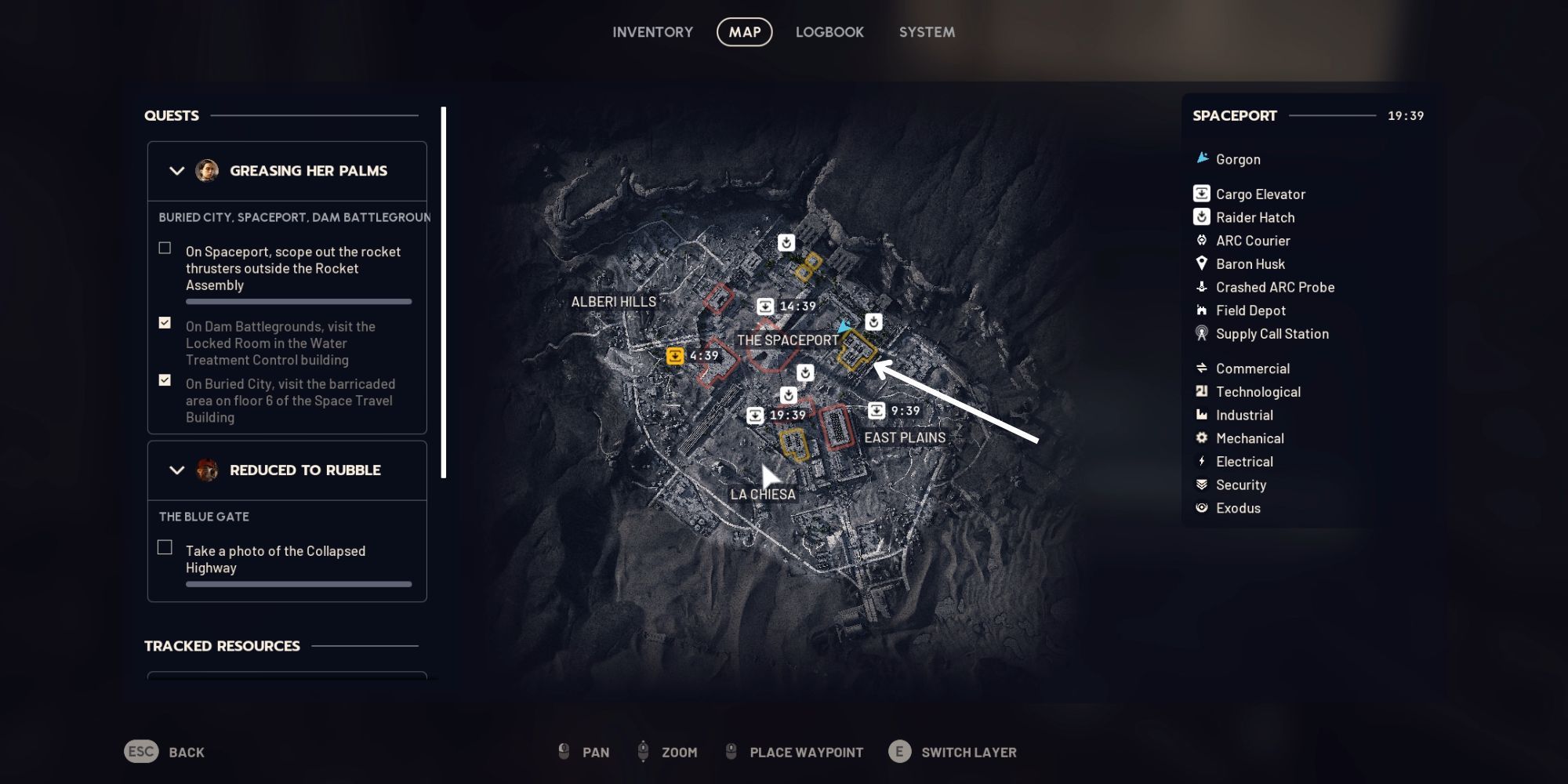Select the elevator marker showing 9:39

tap(877, 411)
